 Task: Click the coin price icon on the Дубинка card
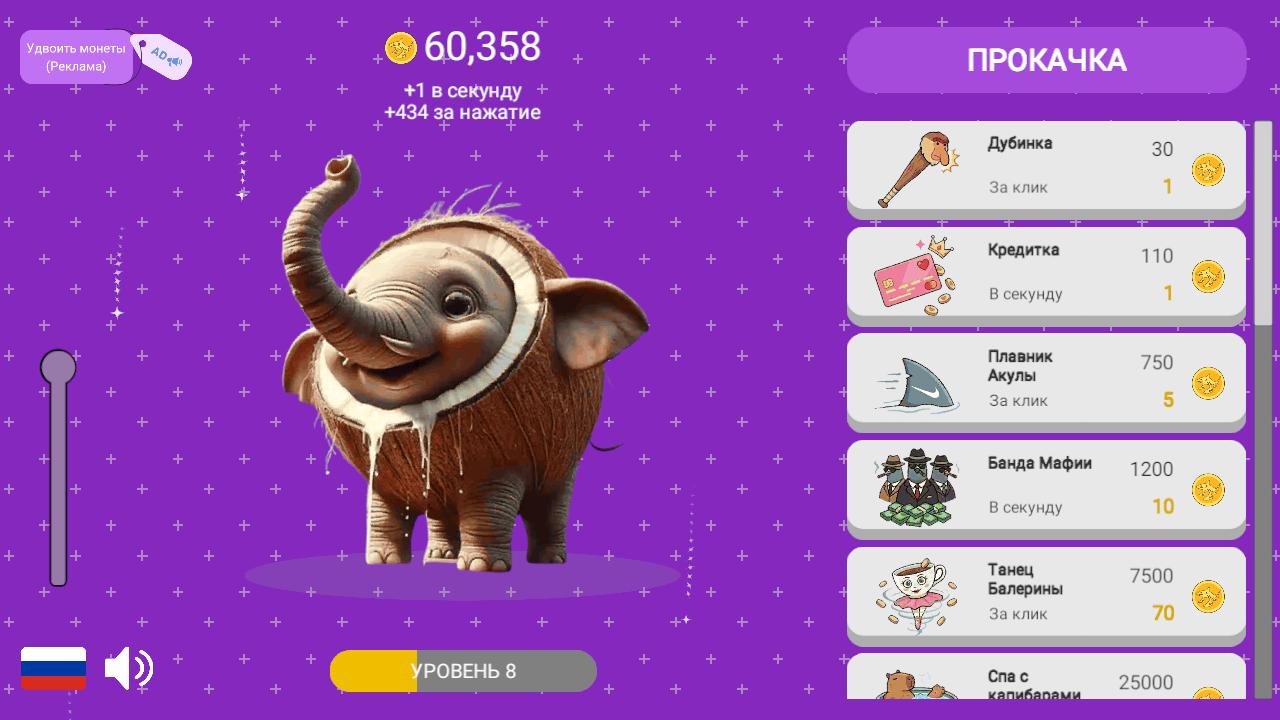click(1205, 172)
